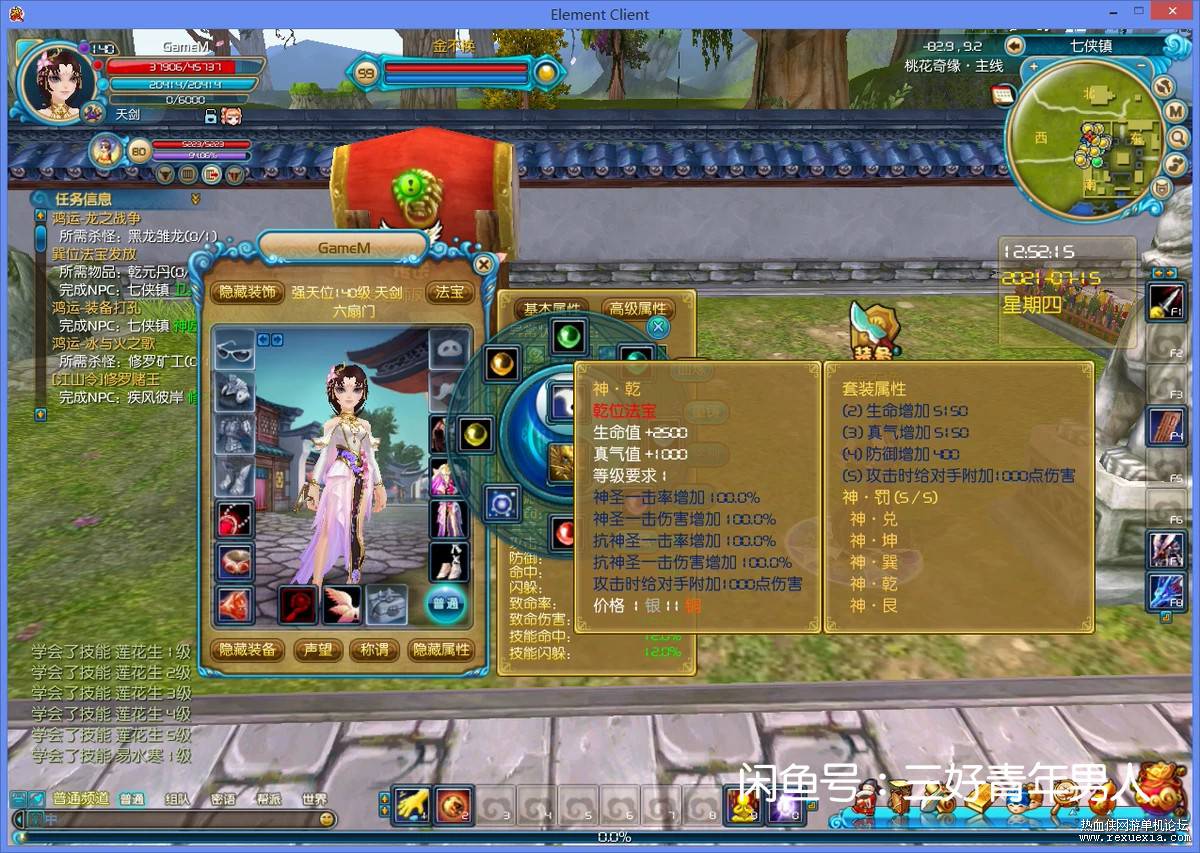Switch chat to the 组队 channel
Viewport: 1200px width, 853px height.
(x=178, y=799)
